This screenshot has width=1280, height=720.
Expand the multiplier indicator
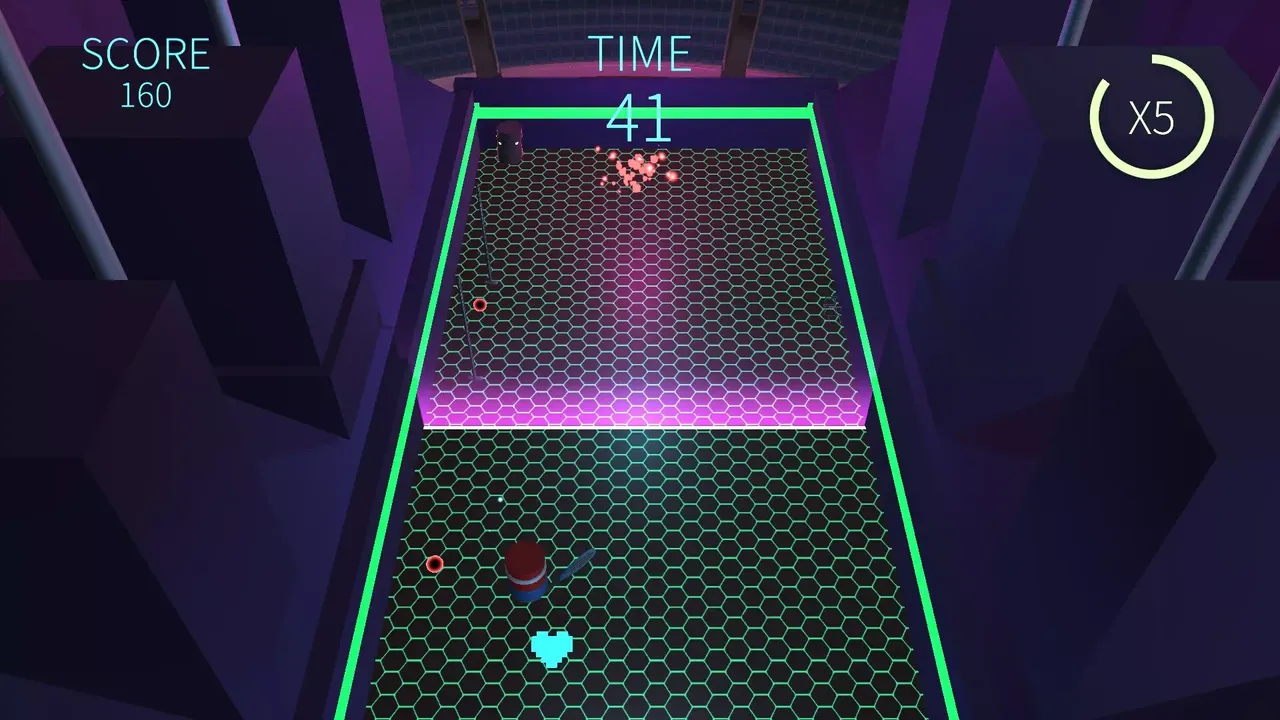click(x=1152, y=119)
